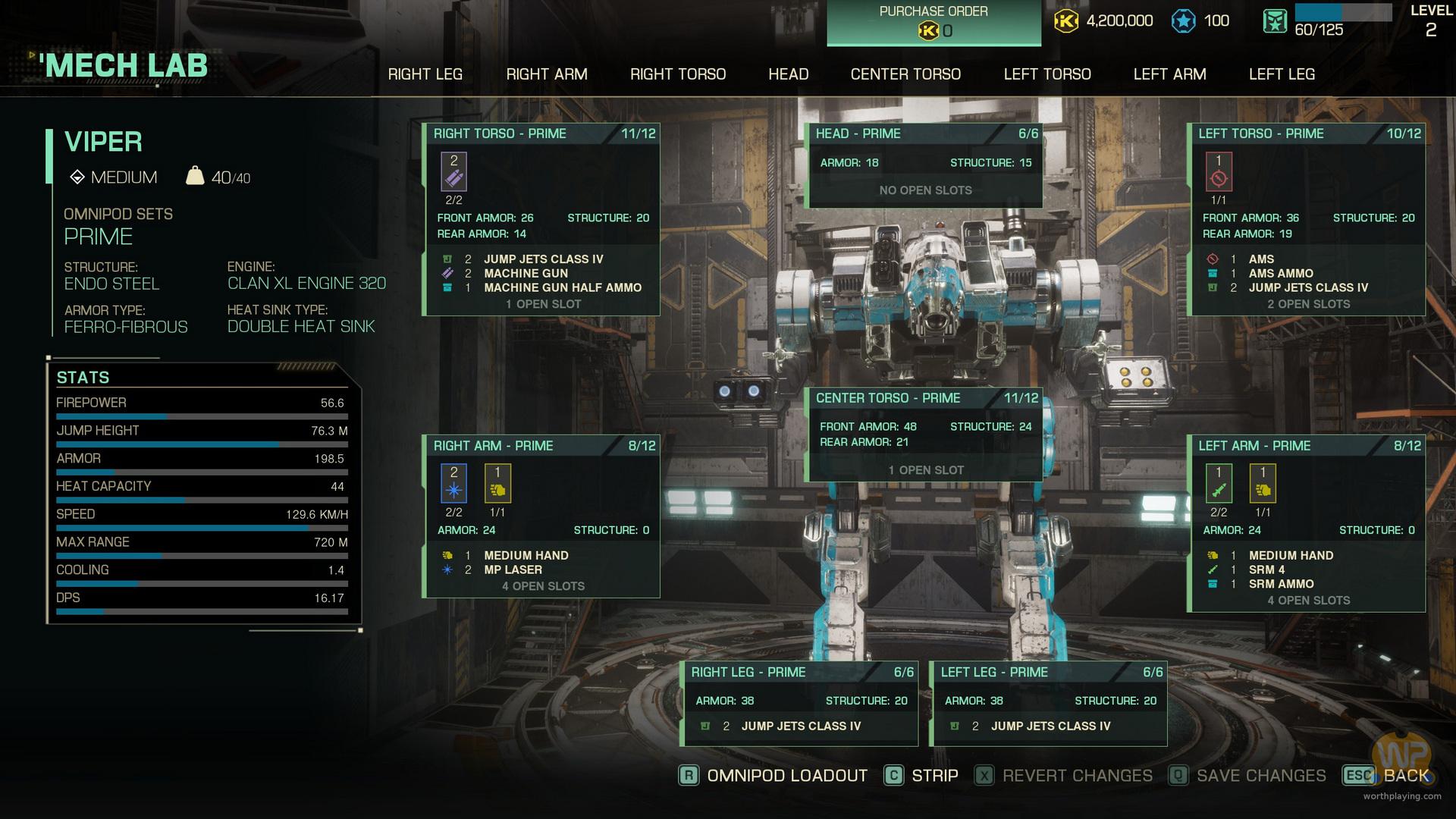Go to the Left Leg tab

tap(1282, 74)
